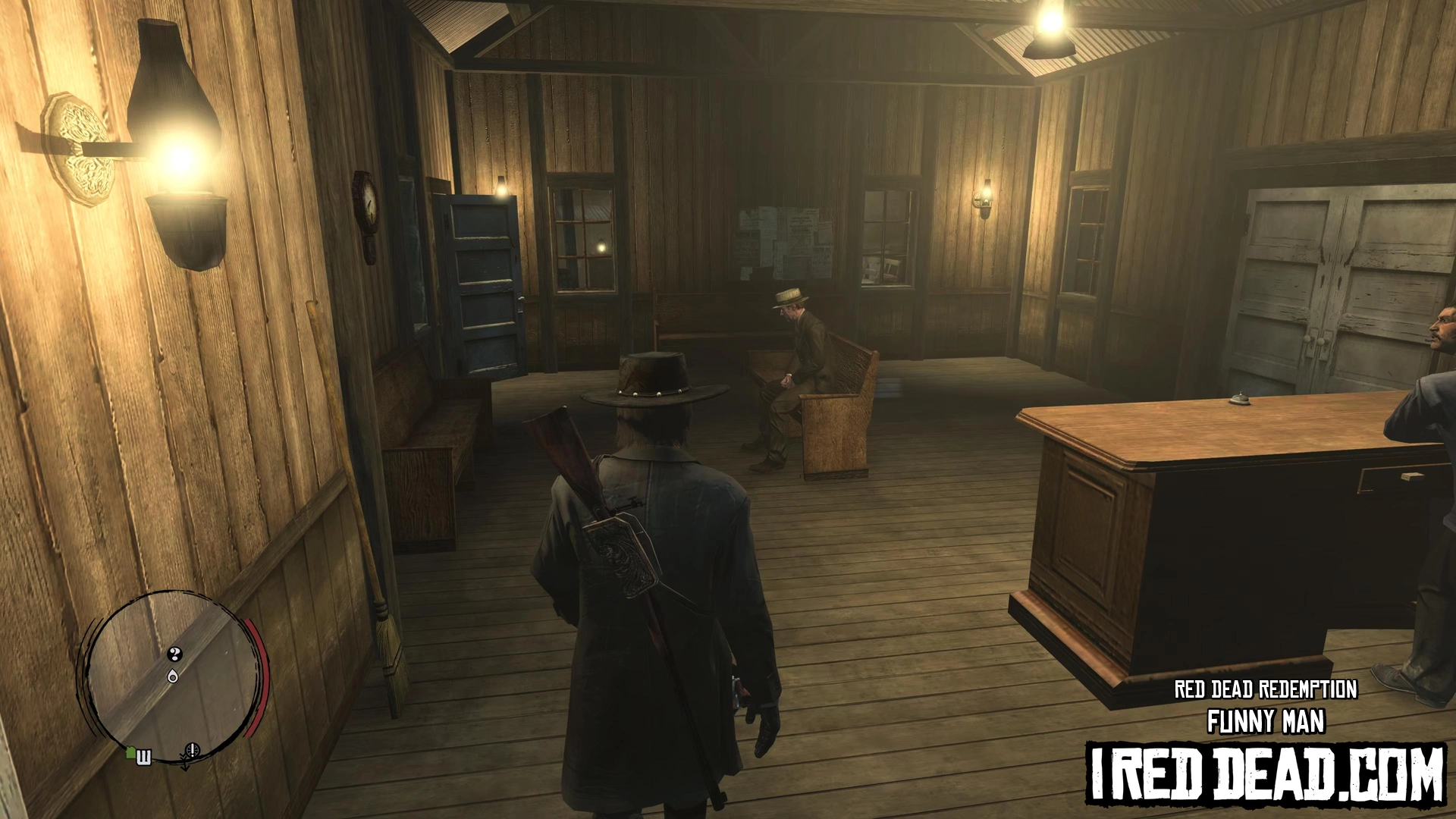Select the green house marker on minimap

pyautogui.click(x=131, y=752)
